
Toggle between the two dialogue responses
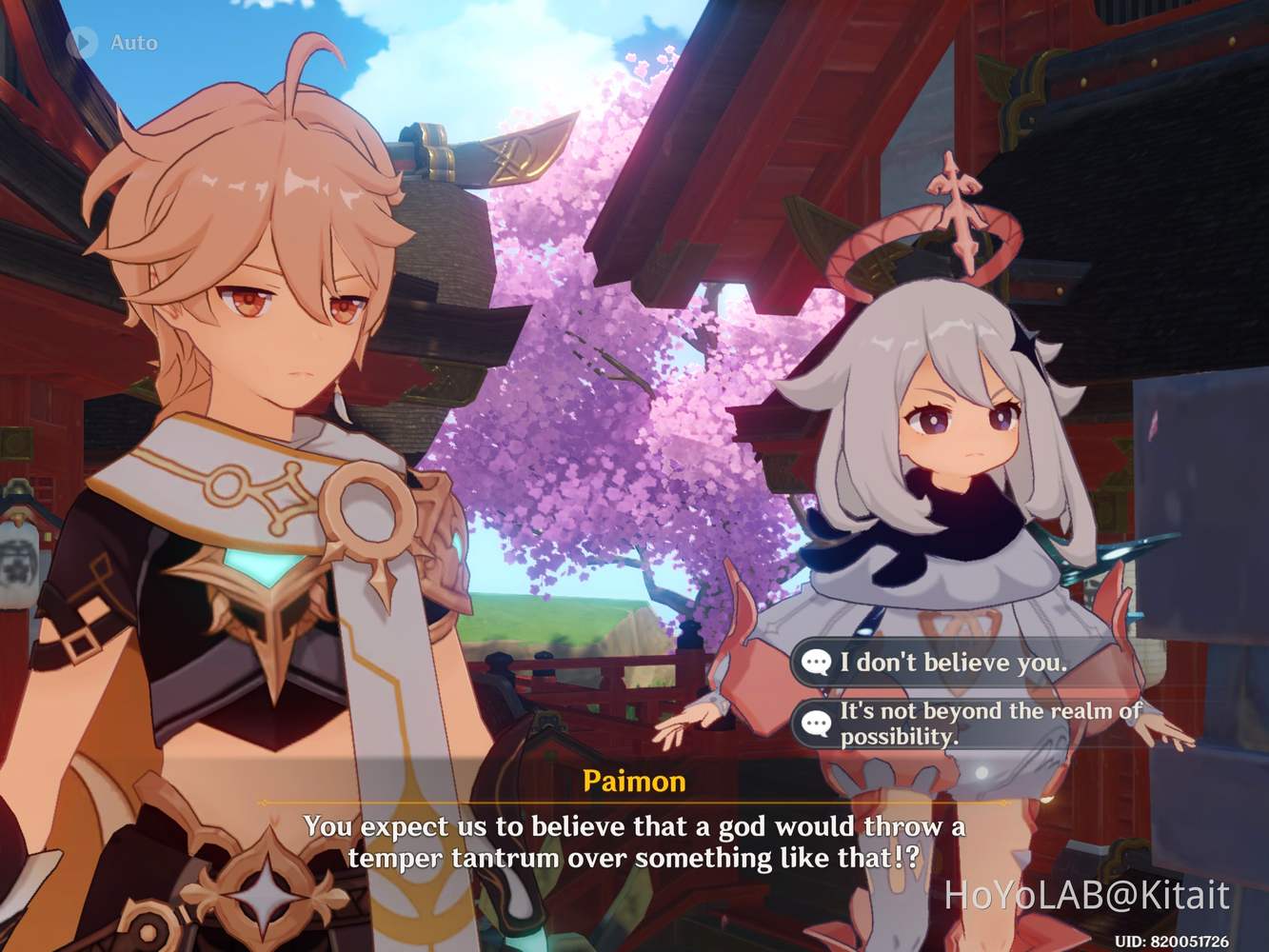(x=952, y=690)
